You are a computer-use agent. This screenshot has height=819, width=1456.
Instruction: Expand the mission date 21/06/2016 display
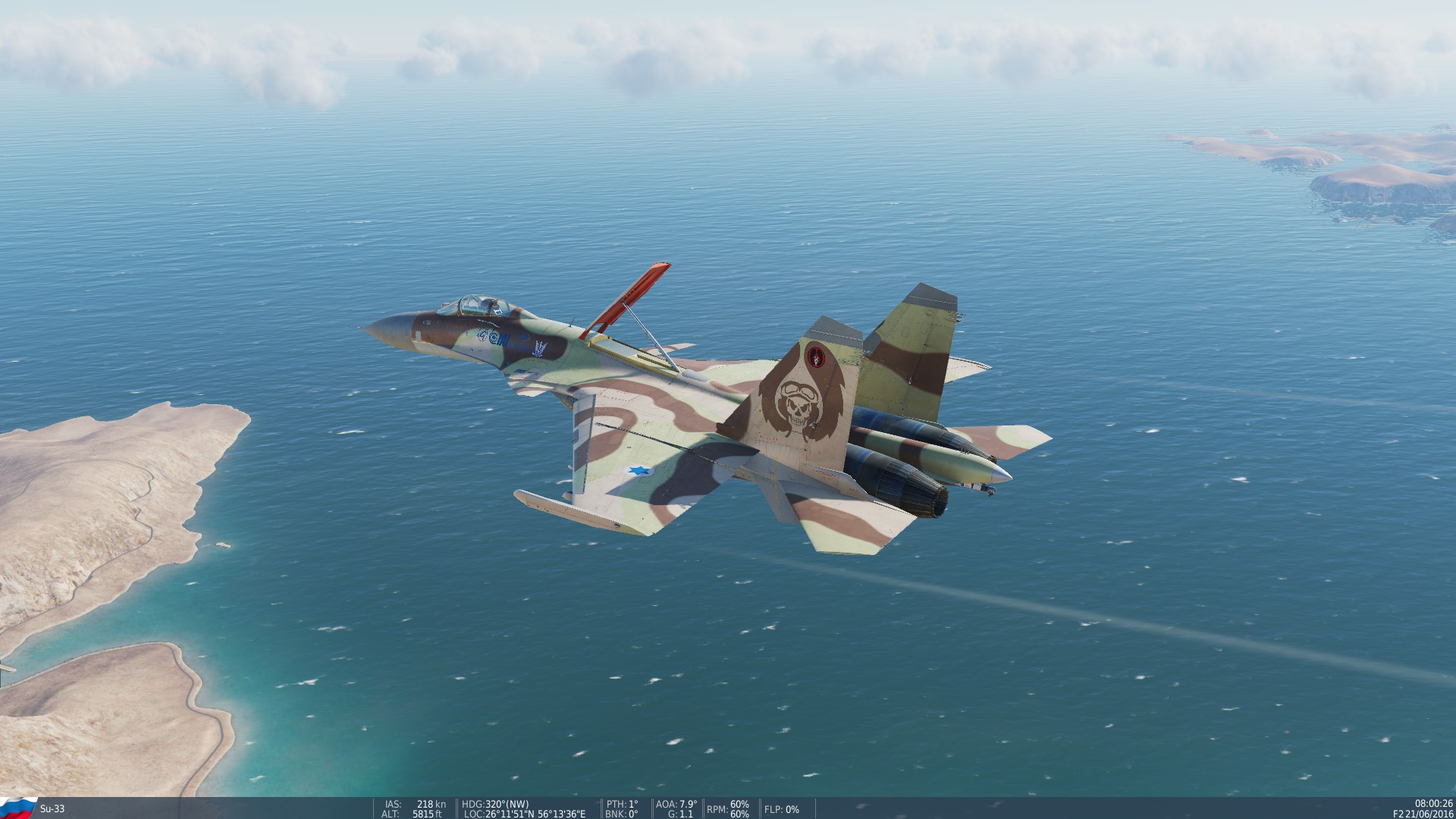pos(1432,812)
